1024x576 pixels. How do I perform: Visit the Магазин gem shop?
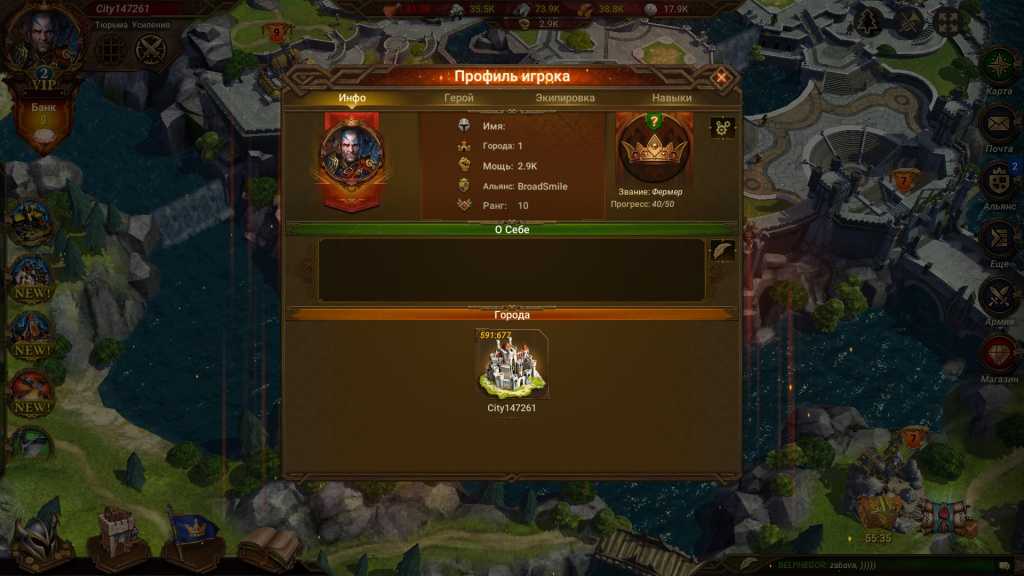[998, 355]
